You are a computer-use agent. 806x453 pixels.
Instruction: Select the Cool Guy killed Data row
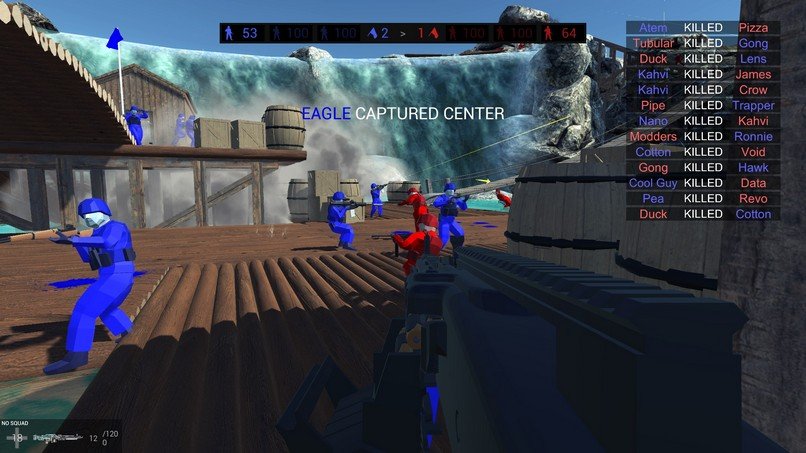(702, 183)
